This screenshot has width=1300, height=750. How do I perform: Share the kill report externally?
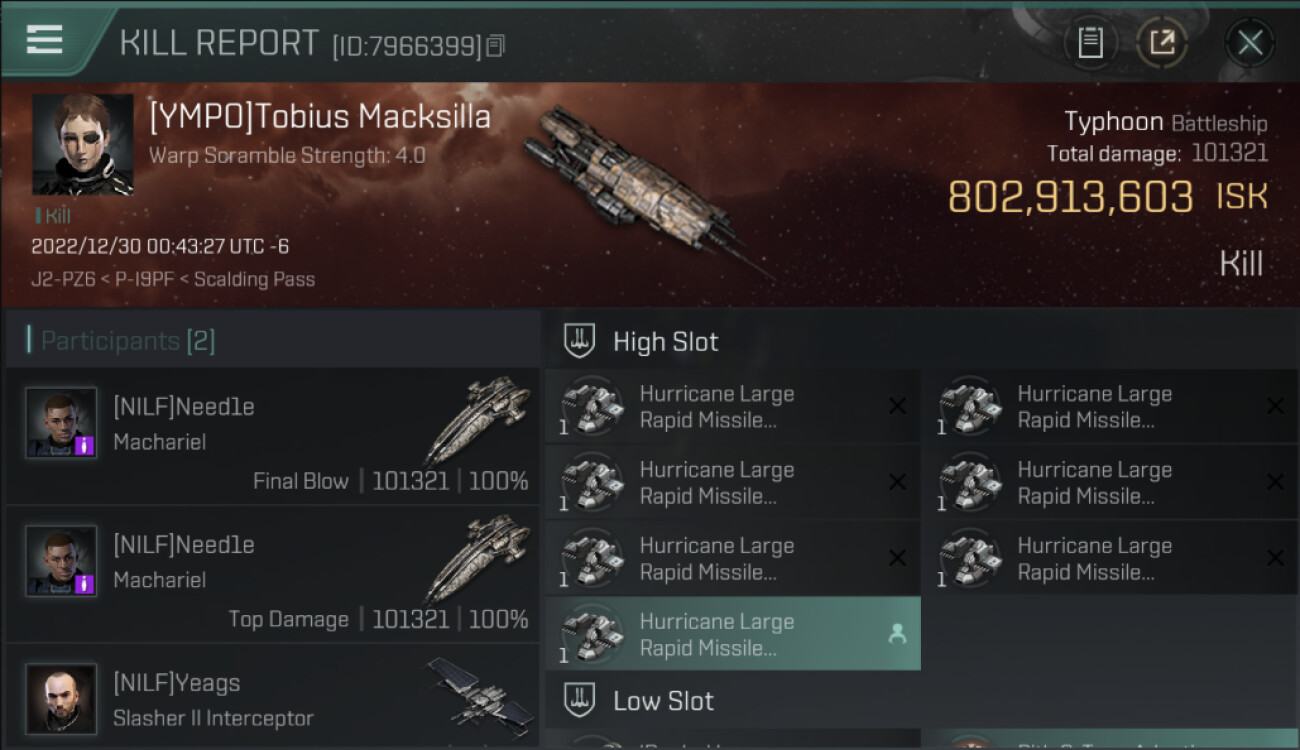tap(1162, 42)
